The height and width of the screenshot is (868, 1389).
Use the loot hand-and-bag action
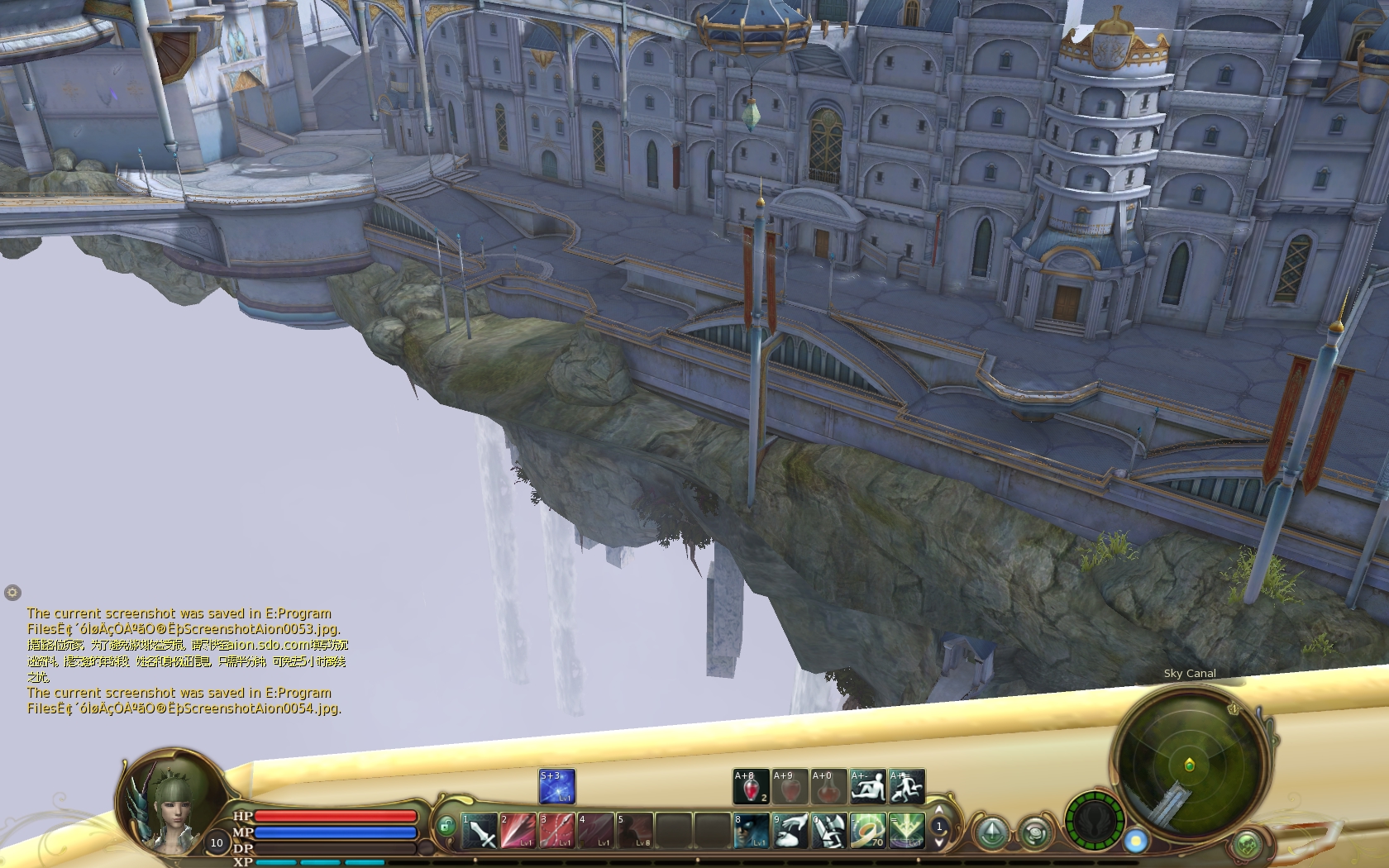click(790, 831)
